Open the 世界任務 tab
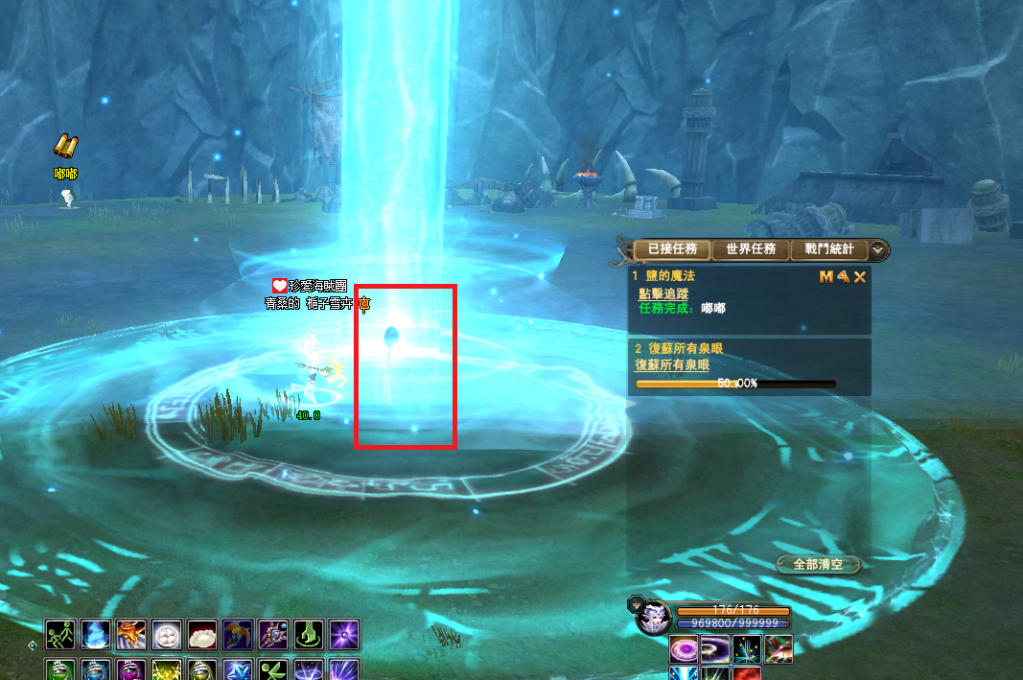This screenshot has height=680, width=1023. (x=750, y=249)
